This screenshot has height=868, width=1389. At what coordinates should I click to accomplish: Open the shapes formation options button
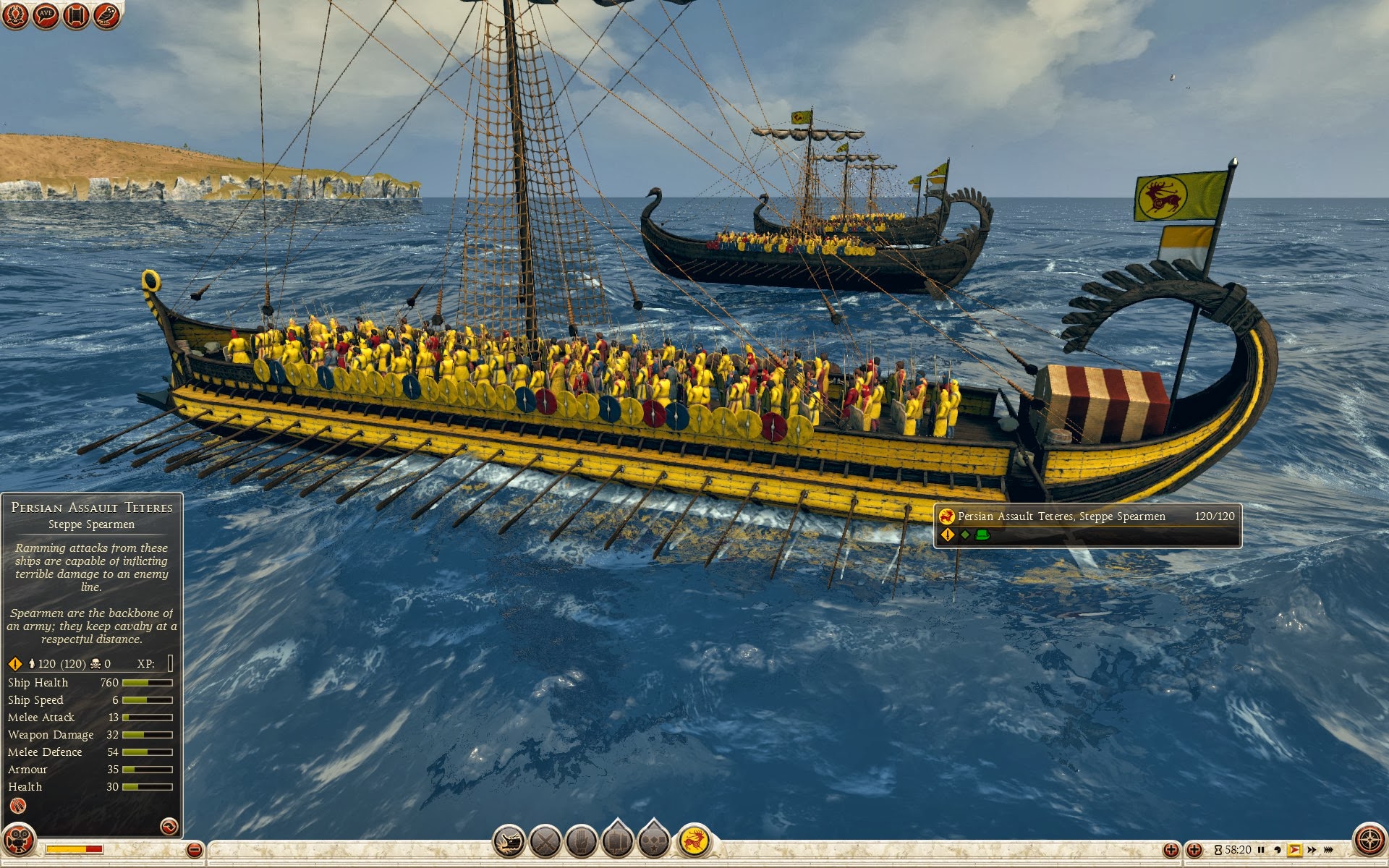click(653, 842)
